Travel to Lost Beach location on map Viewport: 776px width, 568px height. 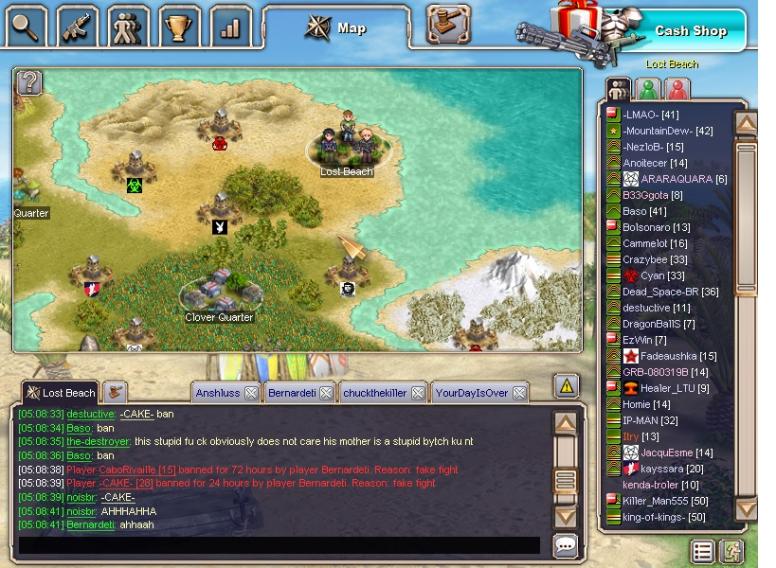(x=346, y=150)
